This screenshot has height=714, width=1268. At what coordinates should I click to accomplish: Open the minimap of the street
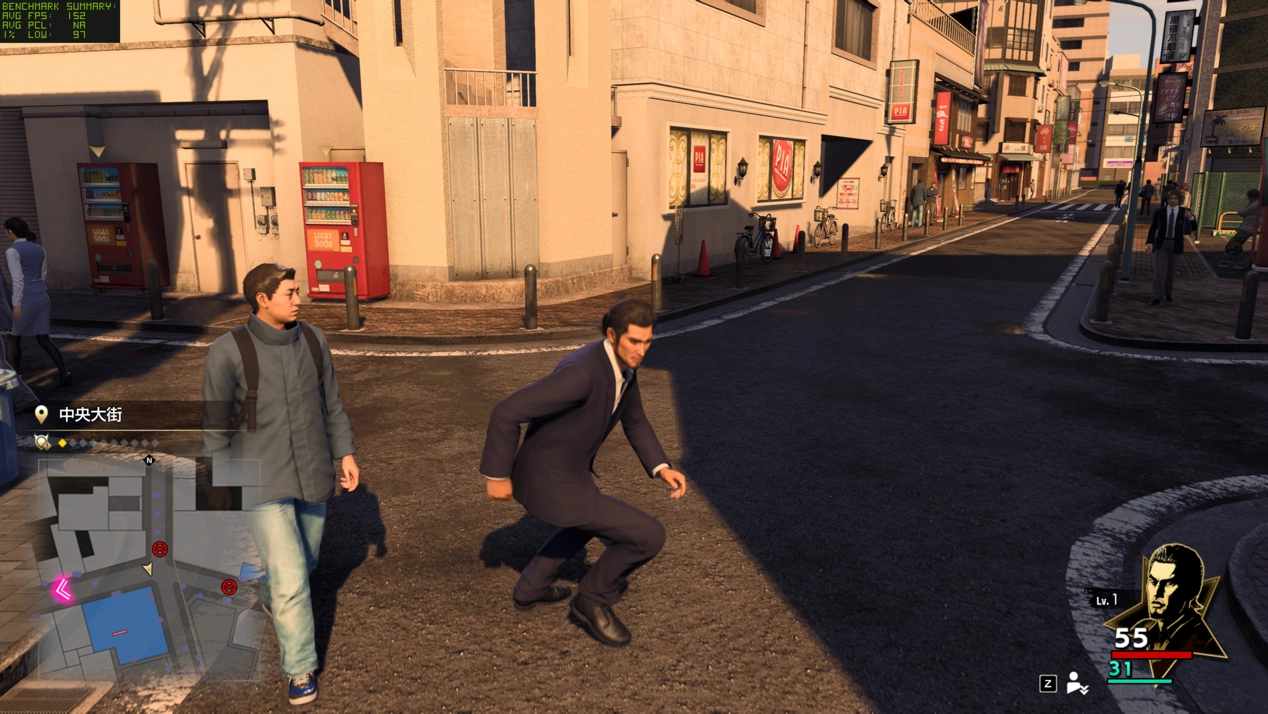(x=150, y=570)
